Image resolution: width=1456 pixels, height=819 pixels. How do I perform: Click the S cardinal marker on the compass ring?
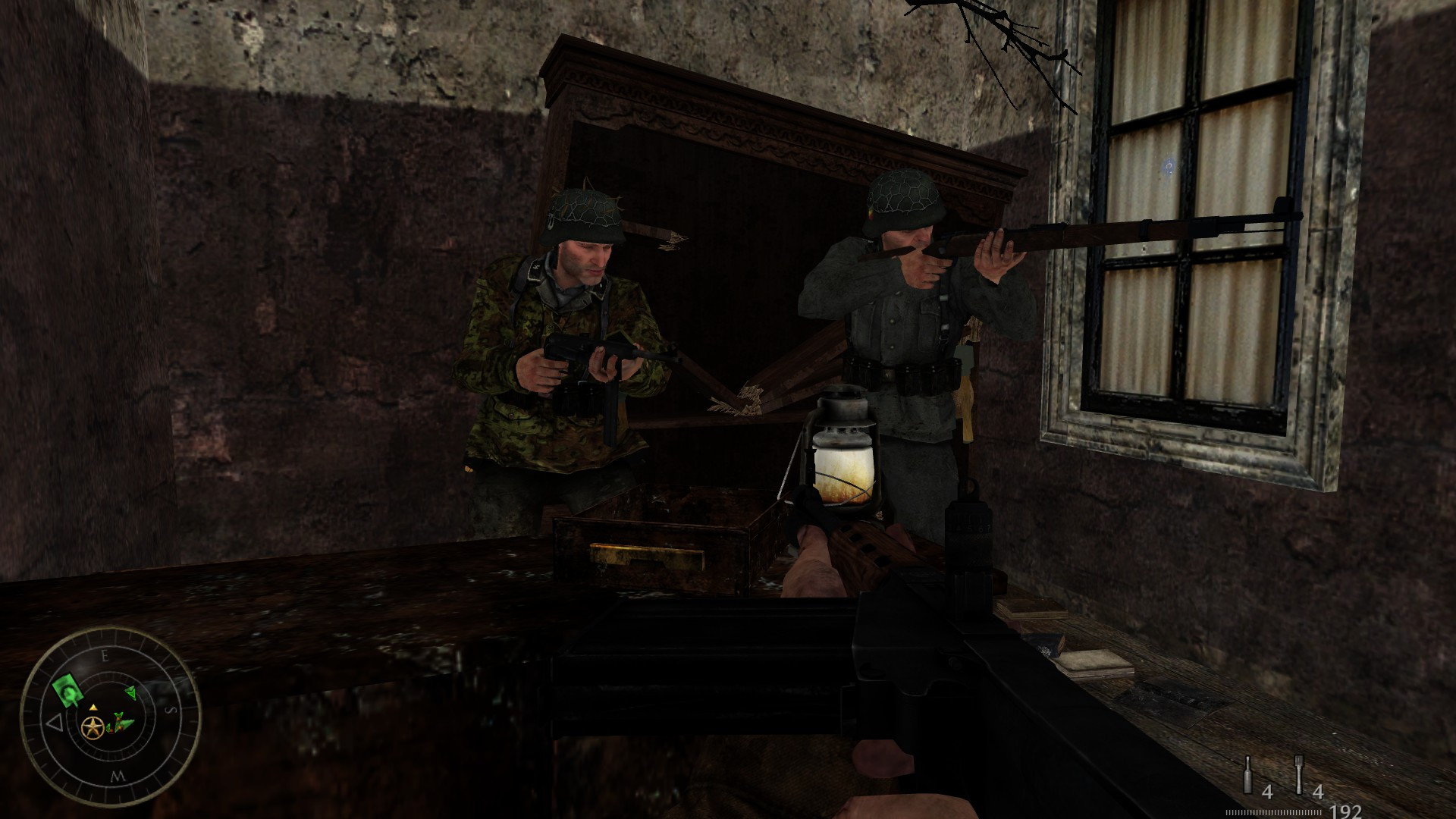tap(171, 709)
